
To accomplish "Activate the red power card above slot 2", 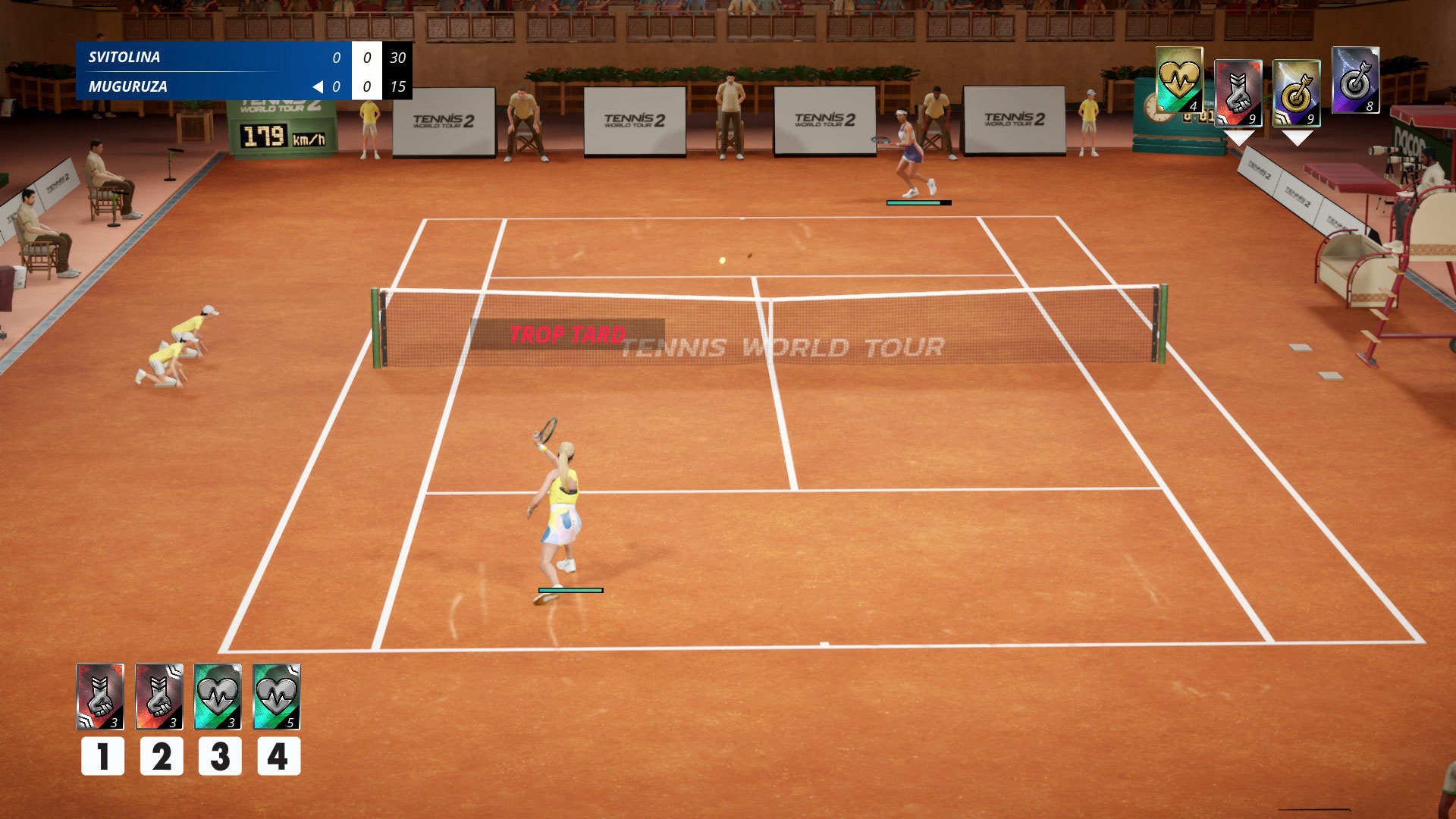I will (159, 696).
